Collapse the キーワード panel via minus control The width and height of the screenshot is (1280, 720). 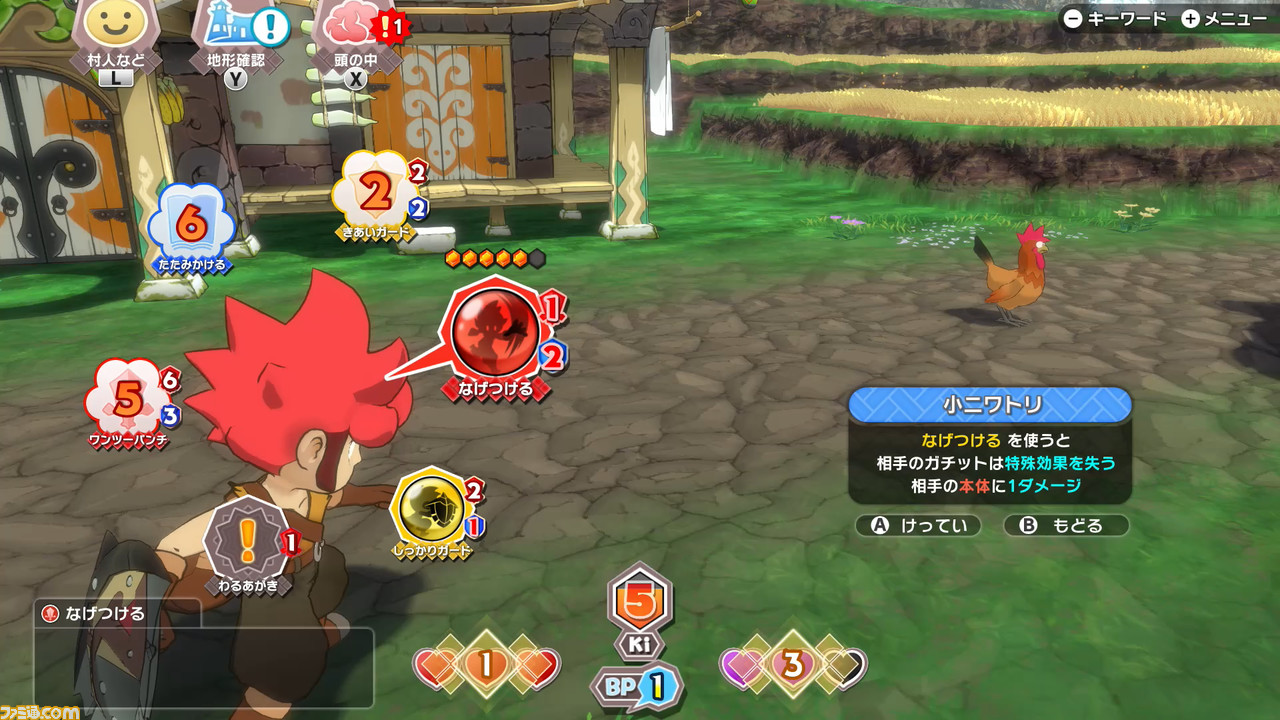[x=1071, y=17]
